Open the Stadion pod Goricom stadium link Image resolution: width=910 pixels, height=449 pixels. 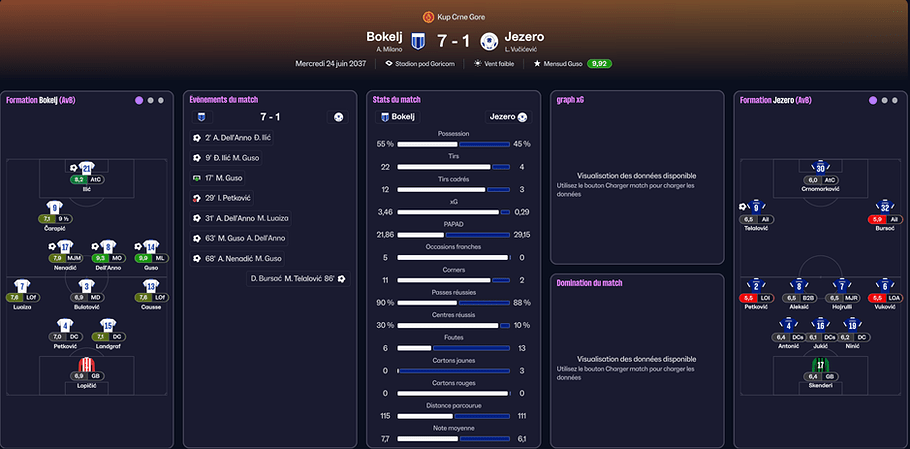click(x=424, y=63)
